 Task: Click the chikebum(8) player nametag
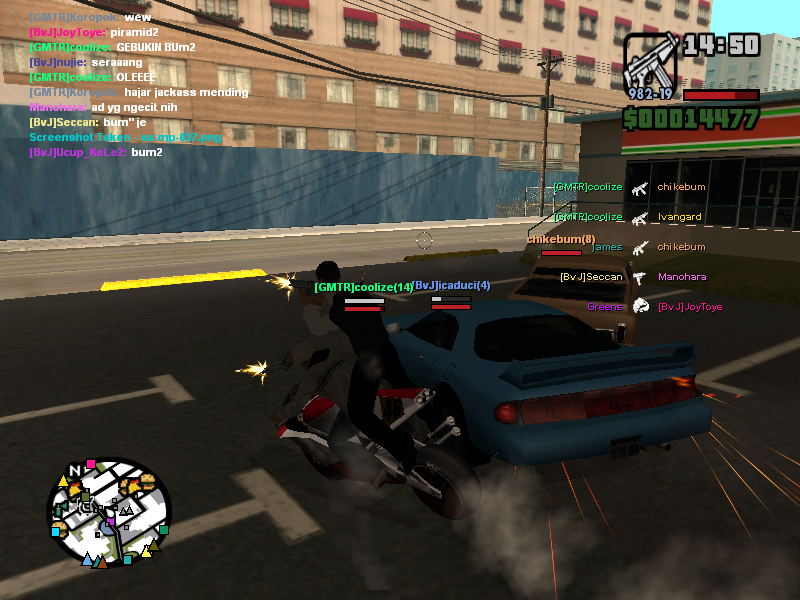560,239
